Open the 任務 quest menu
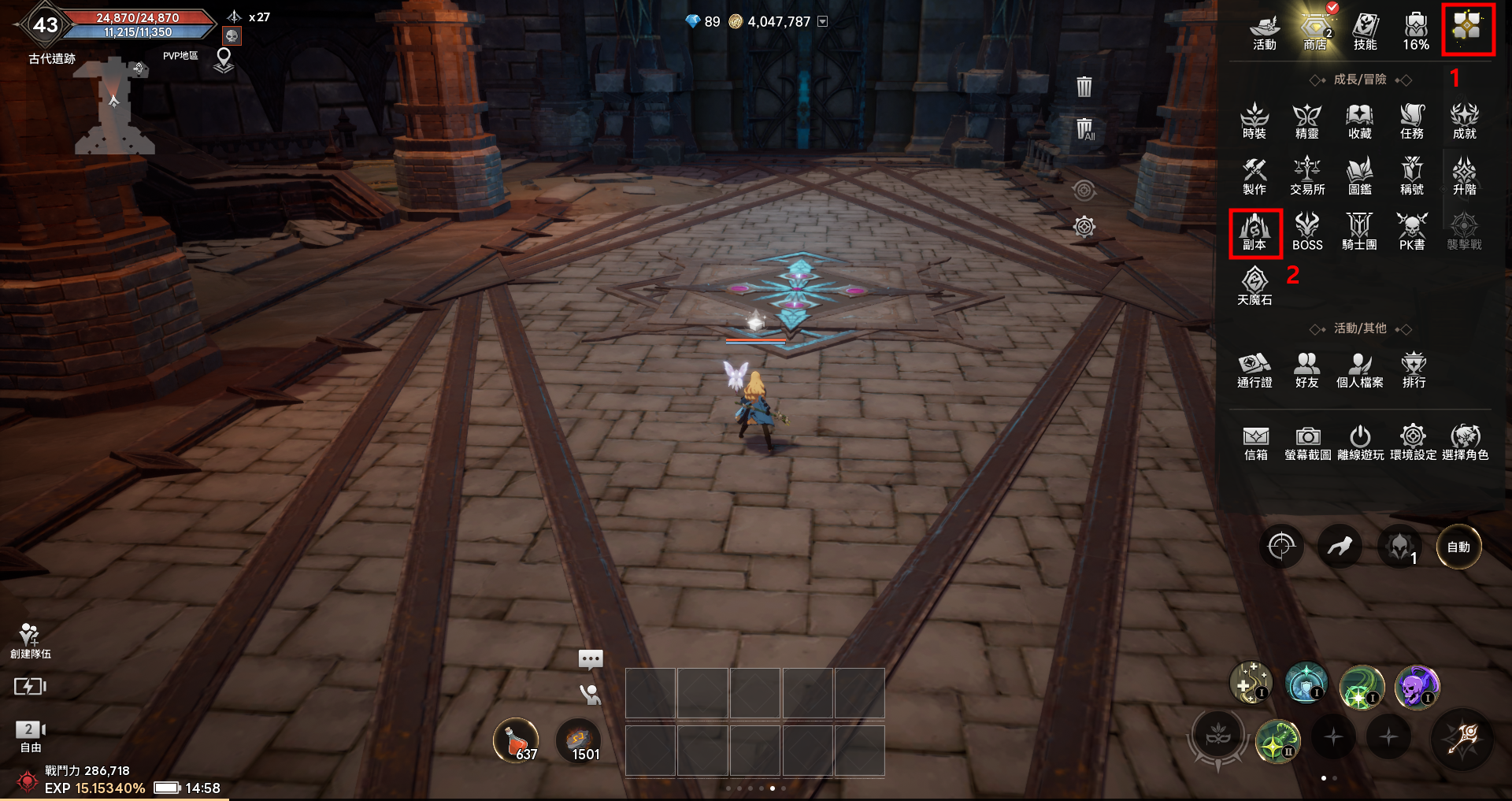The image size is (1512, 801). coord(1412,121)
